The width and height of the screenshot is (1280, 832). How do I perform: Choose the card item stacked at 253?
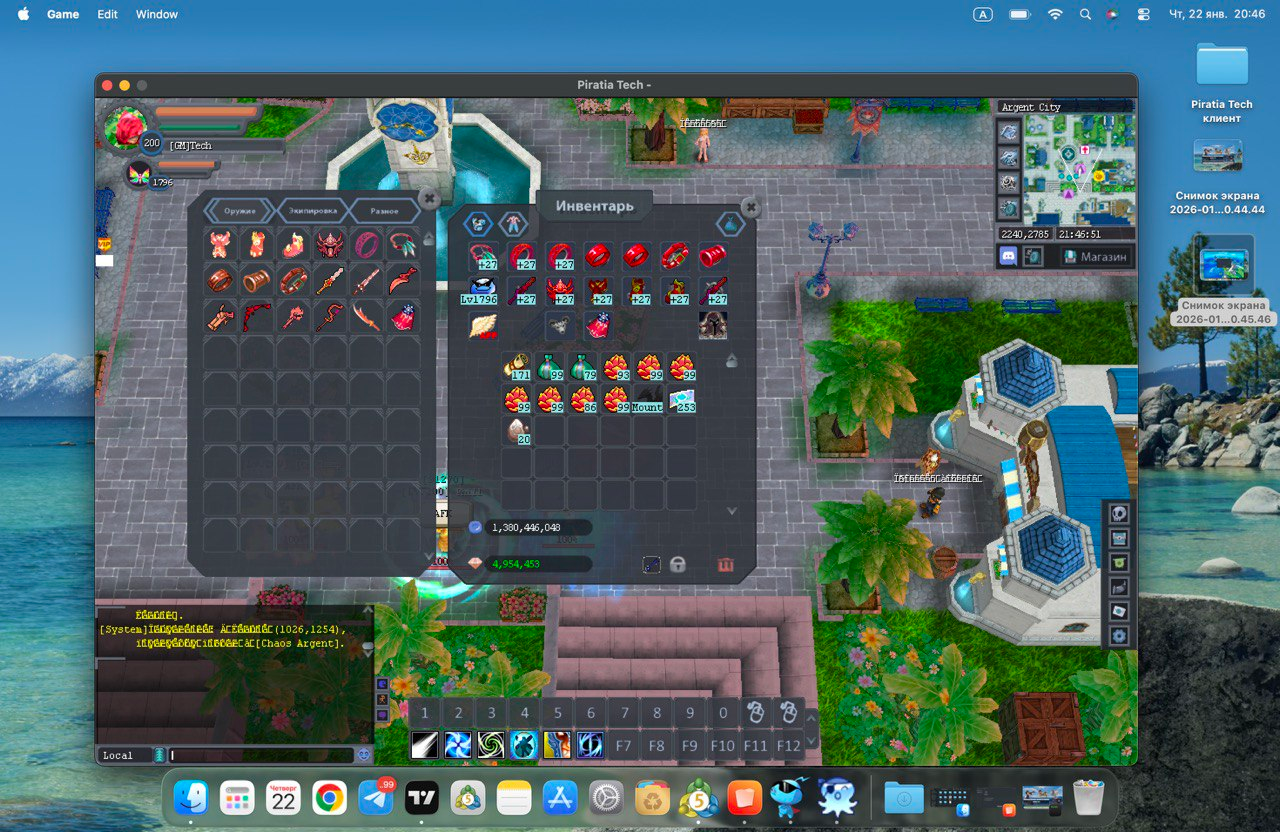click(x=682, y=400)
